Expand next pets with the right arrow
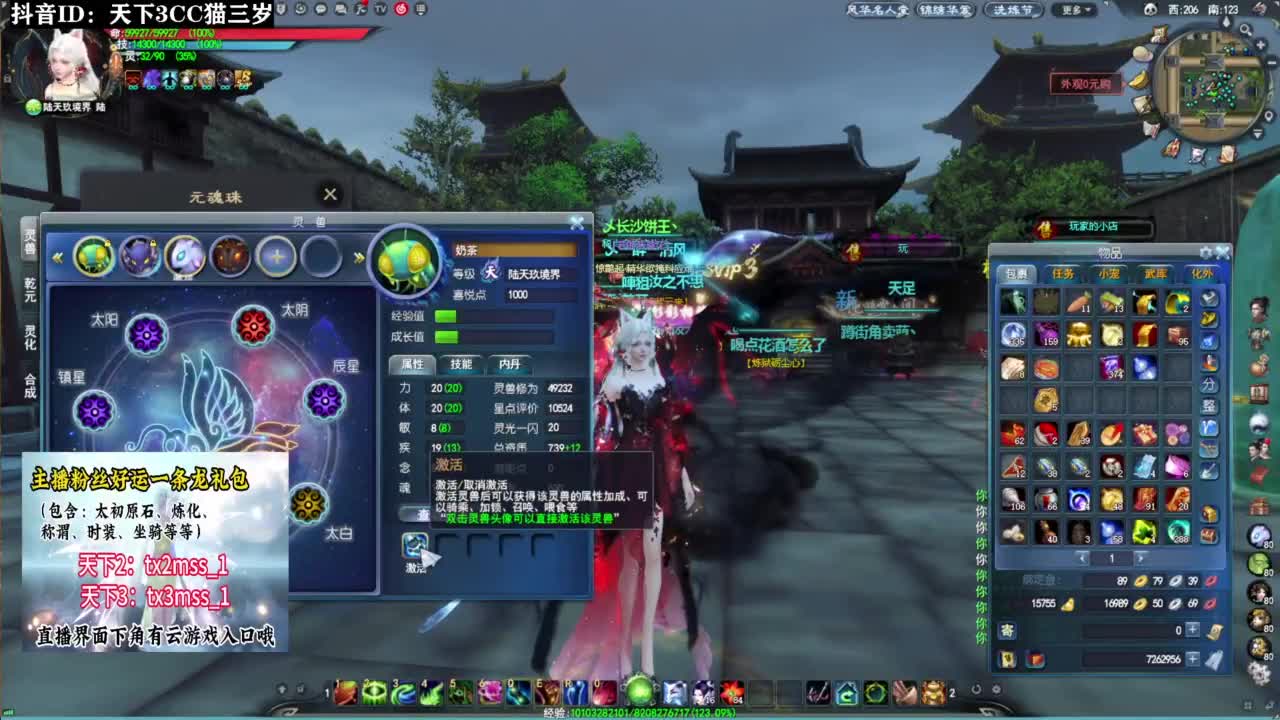This screenshot has width=1280, height=720. [357, 257]
